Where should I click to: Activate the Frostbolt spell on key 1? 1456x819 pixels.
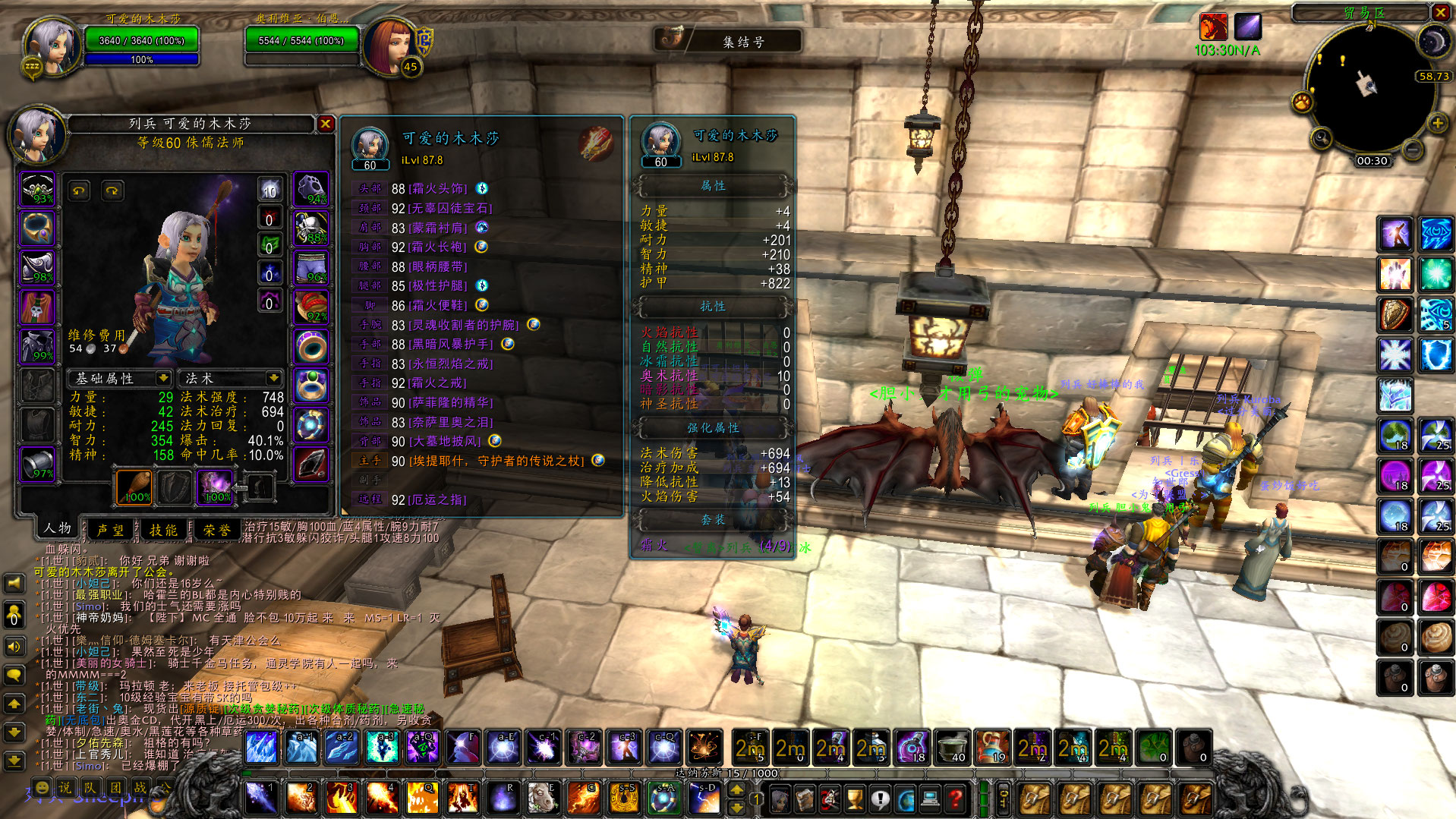coord(260,798)
